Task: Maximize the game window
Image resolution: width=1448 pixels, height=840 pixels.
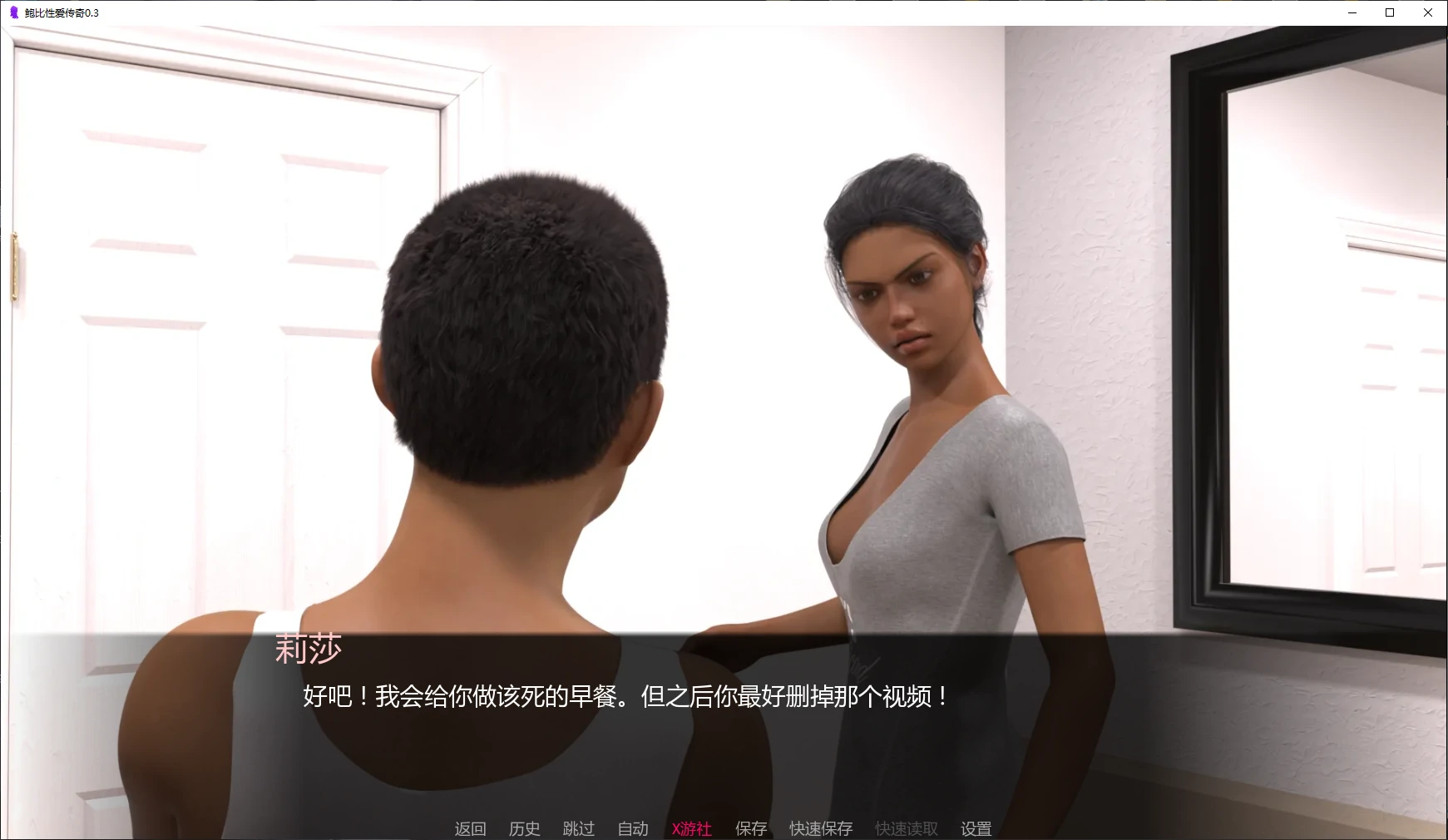Action: [1389, 12]
